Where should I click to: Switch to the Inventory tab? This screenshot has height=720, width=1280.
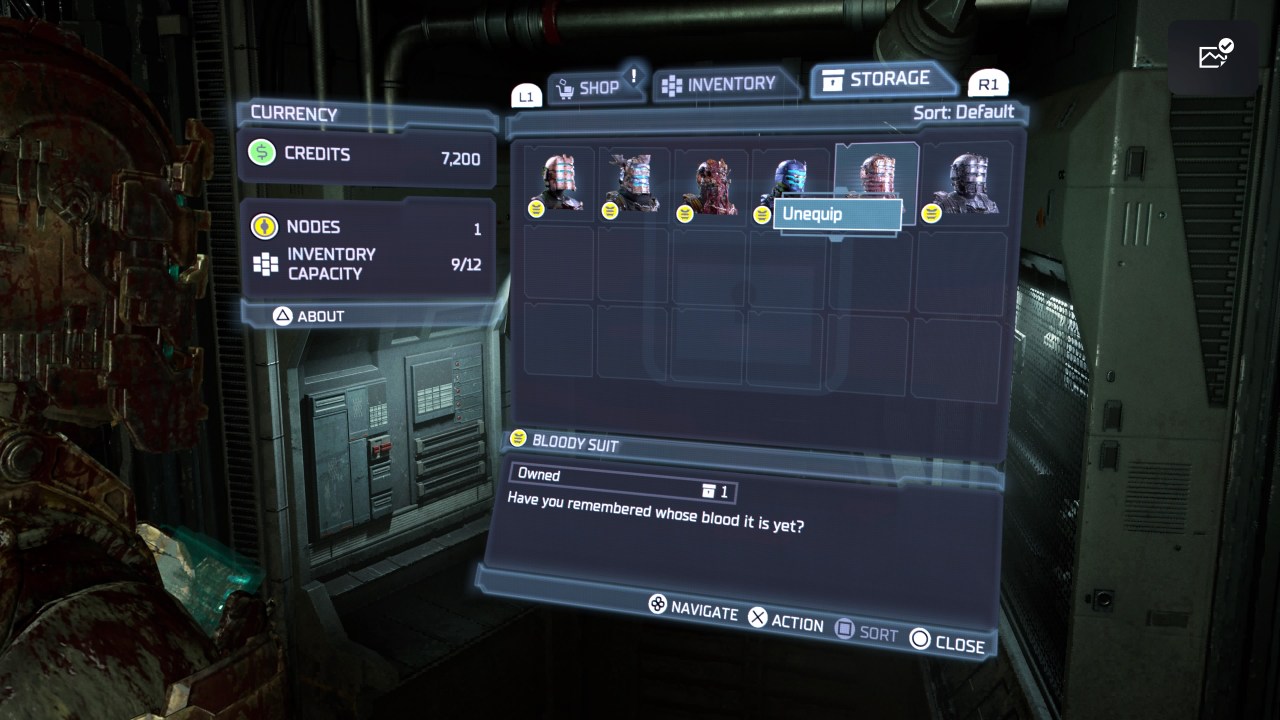[x=725, y=84]
